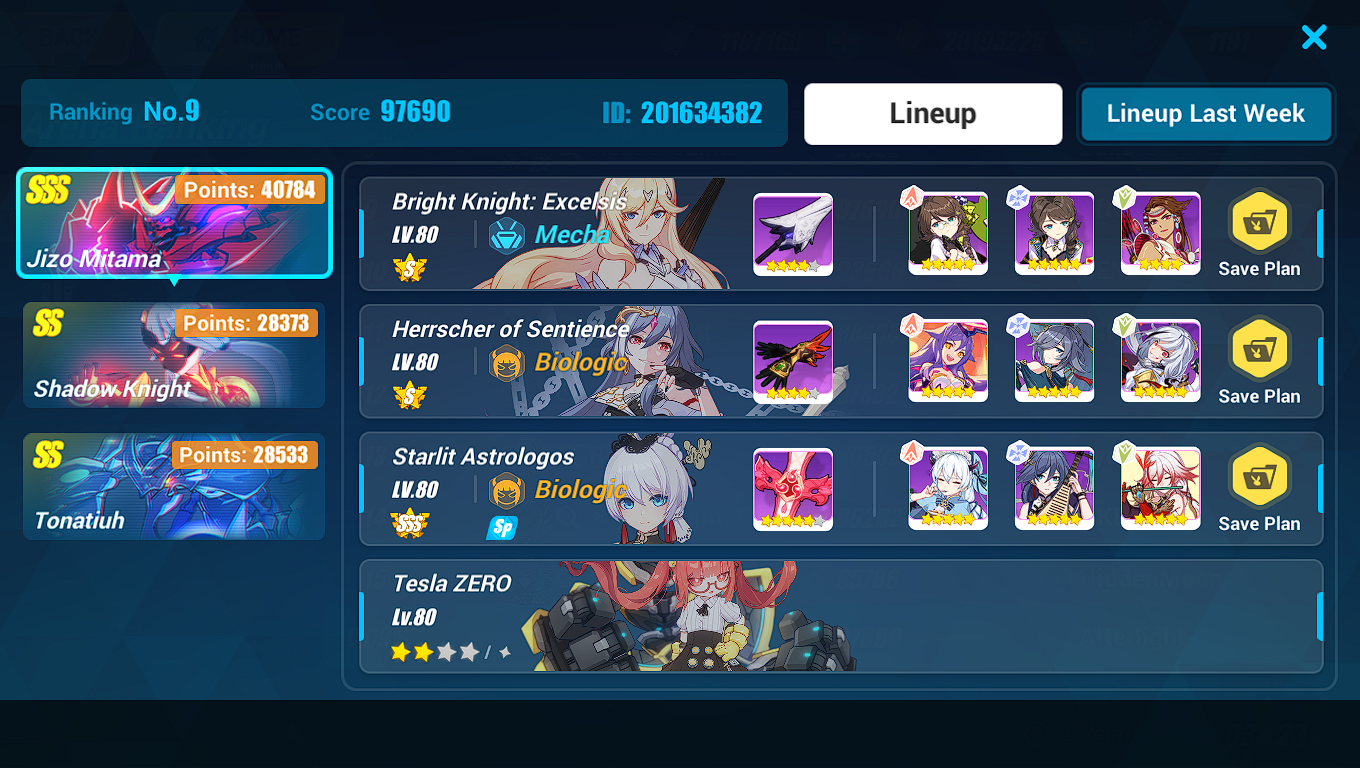Click the weapon thumbnail for Bright Knight: Excelsis
This screenshot has height=768, width=1360.
pyautogui.click(x=792, y=233)
